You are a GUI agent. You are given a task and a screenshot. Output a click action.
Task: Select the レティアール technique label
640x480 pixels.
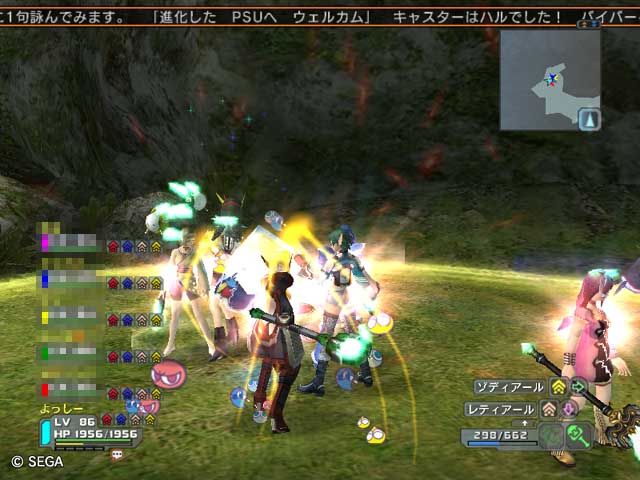(x=503, y=409)
